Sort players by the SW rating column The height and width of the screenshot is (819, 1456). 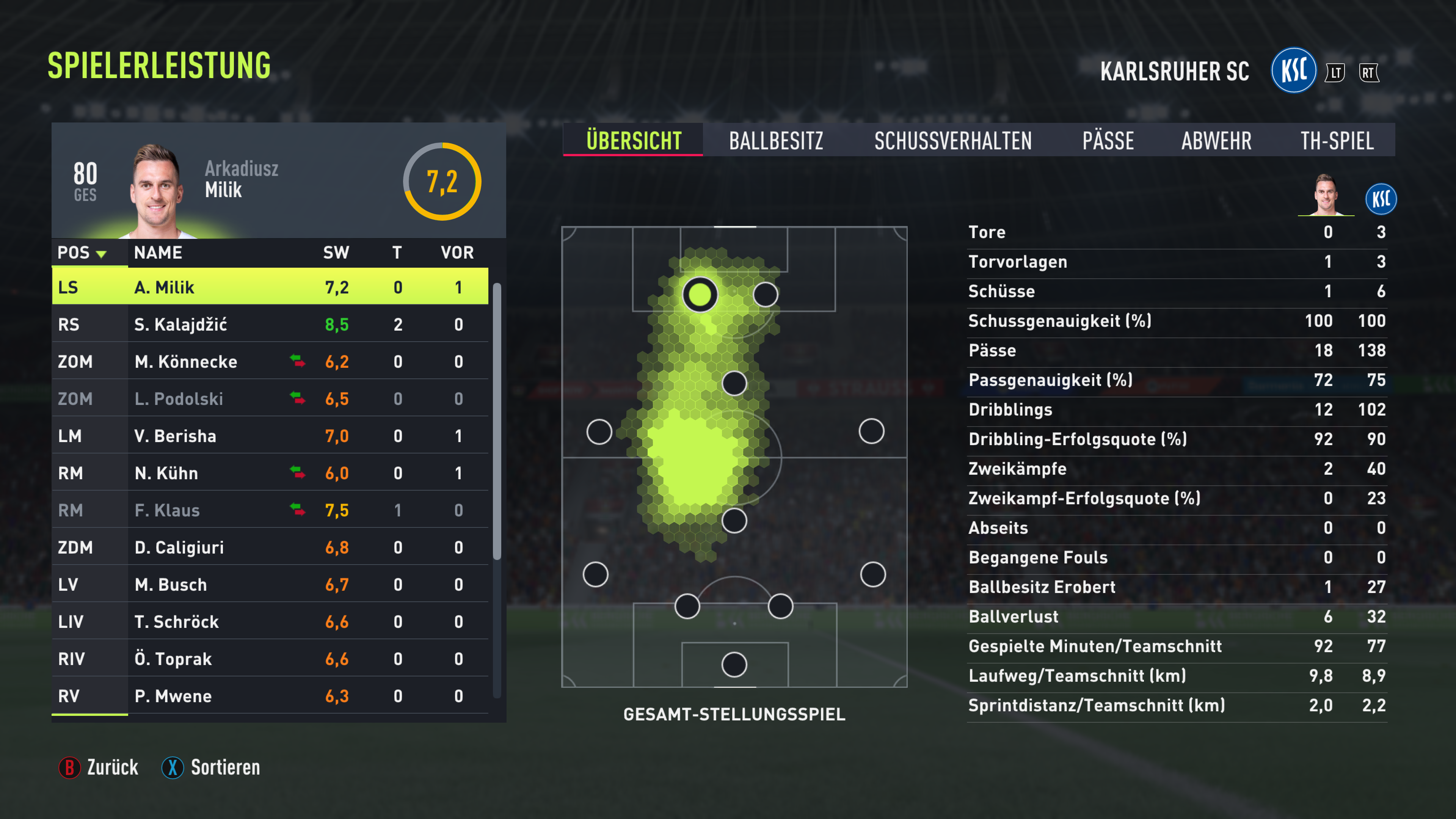tap(336, 253)
